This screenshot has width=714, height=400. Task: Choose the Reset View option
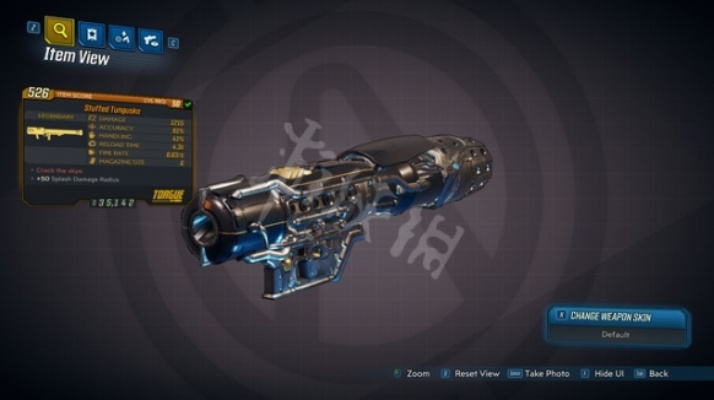(470, 373)
